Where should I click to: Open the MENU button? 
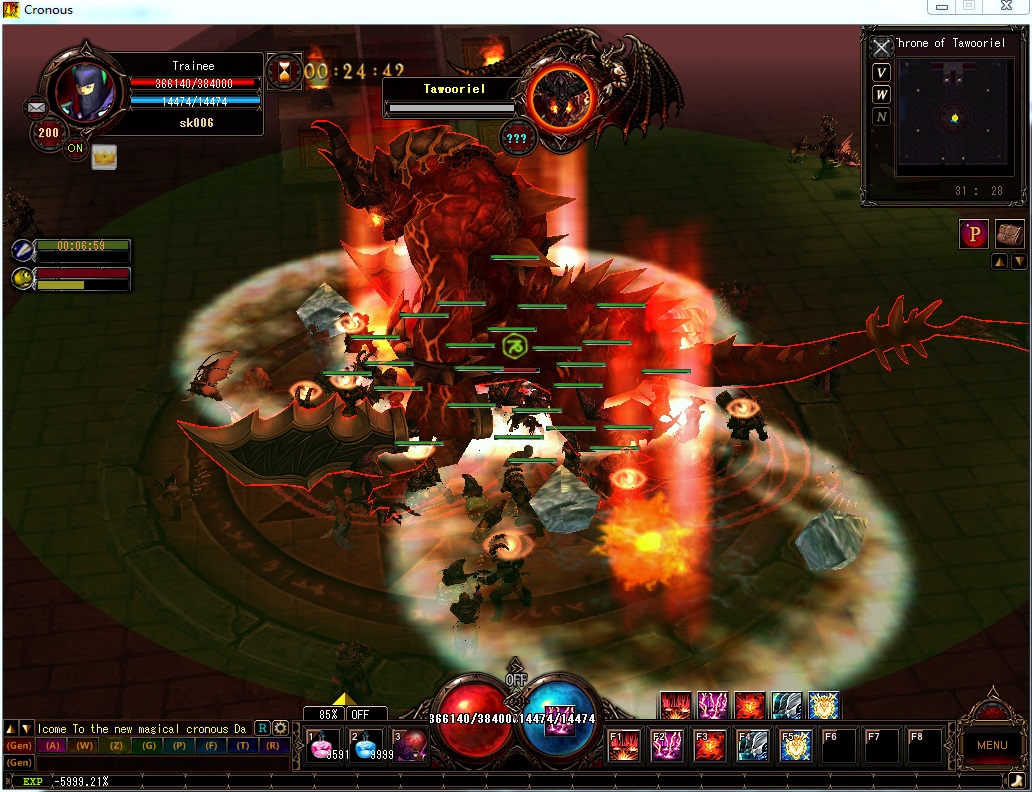coord(991,745)
